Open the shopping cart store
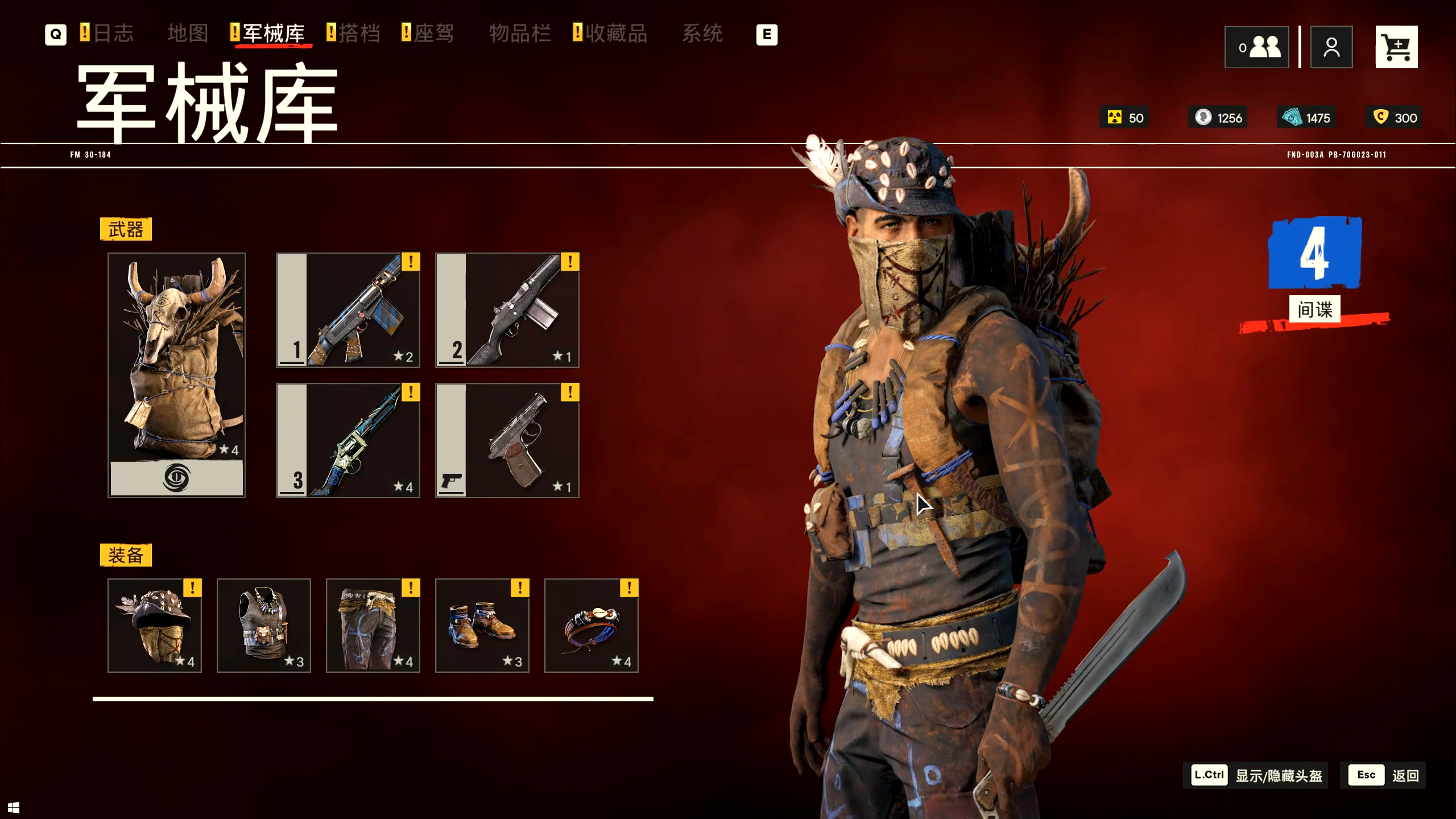 (1396, 47)
